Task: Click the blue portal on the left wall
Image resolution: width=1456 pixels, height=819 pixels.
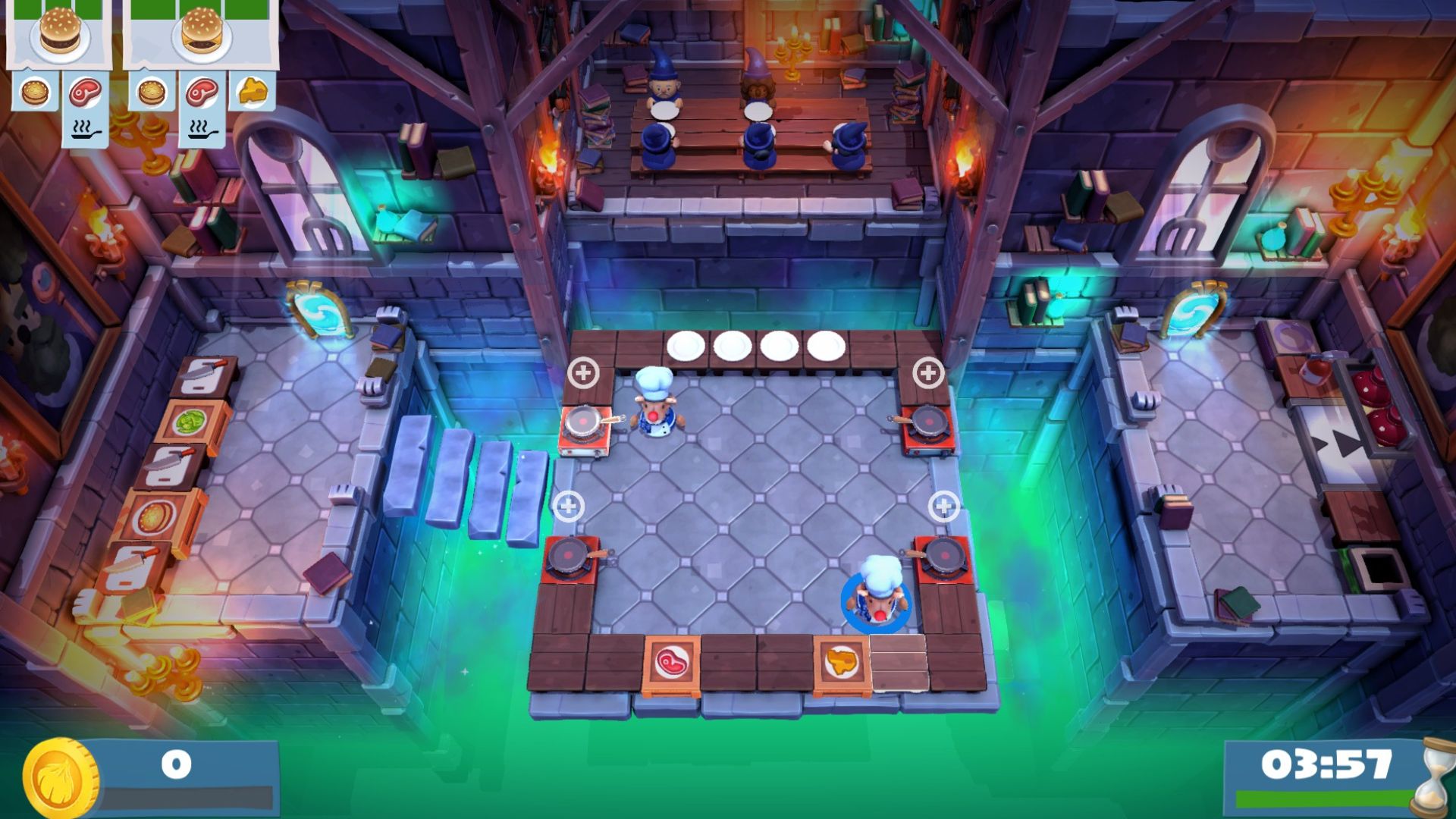Action: pos(318,313)
